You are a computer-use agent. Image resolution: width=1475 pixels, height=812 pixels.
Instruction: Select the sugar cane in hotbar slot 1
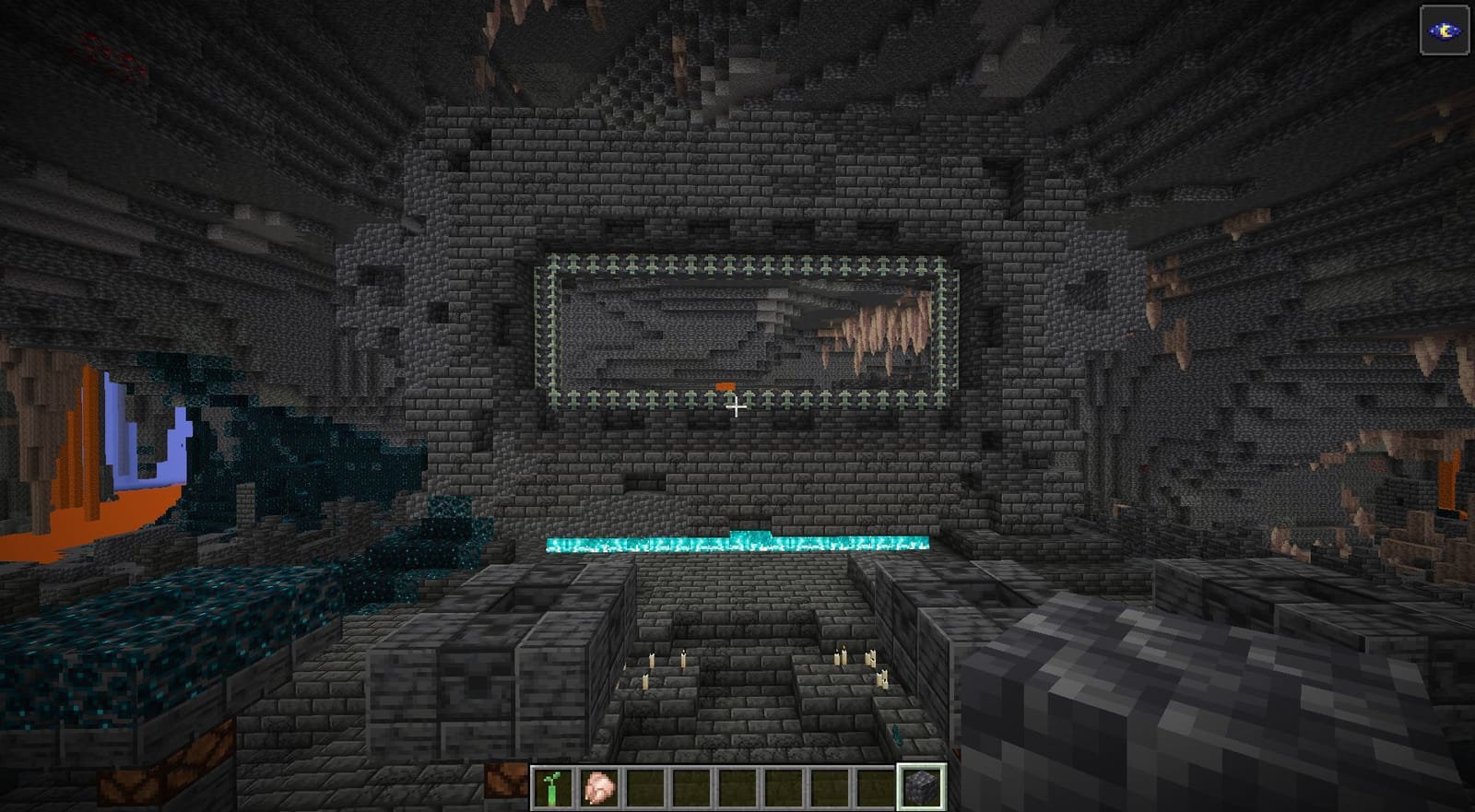point(553,785)
